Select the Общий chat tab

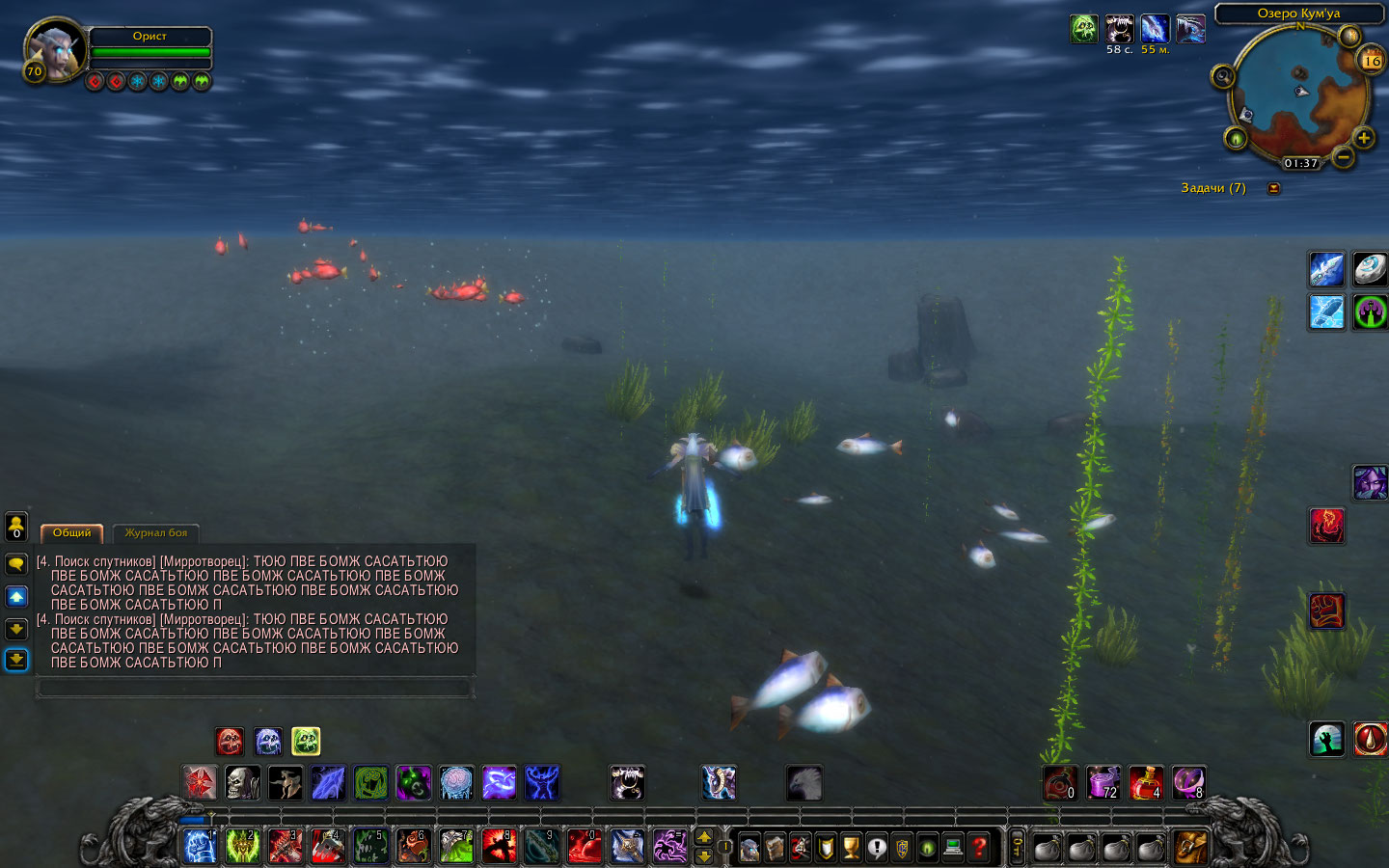coord(71,532)
